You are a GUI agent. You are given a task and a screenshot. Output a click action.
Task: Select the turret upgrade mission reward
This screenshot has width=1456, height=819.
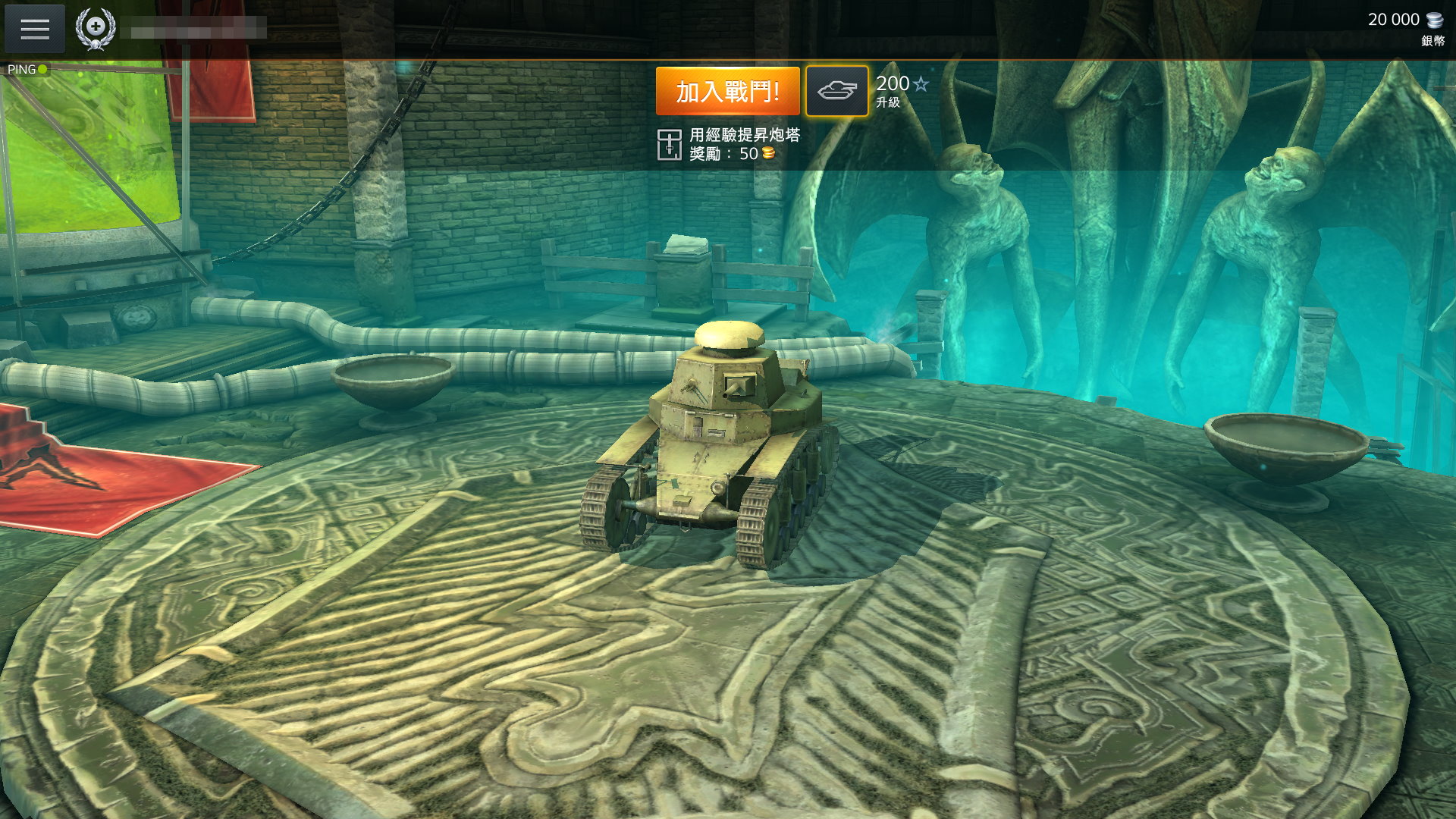tap(728, 144)
